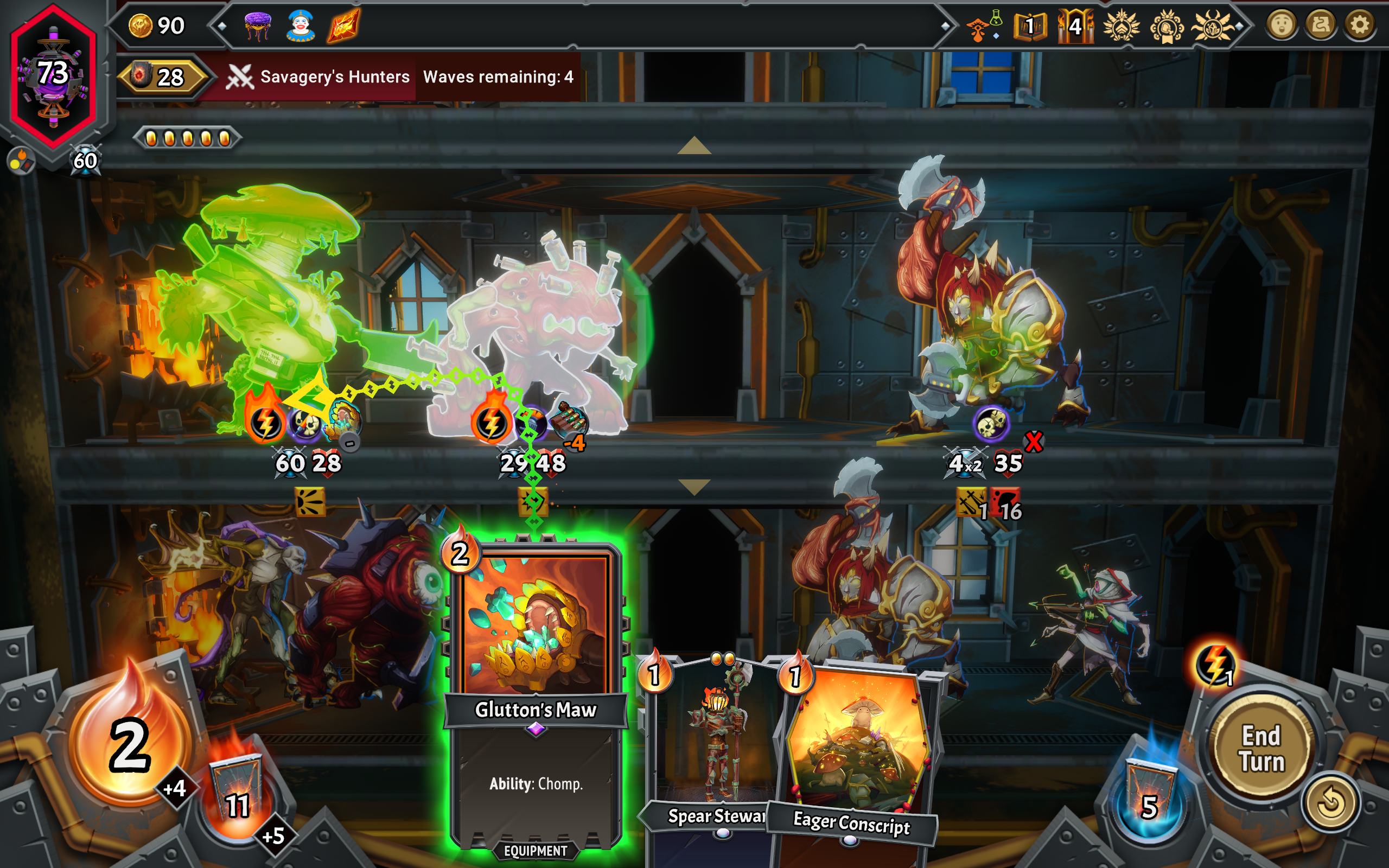Move view up with the floor arrow
Image resolution: width=1389 pixels, height=868 pixels.
click(x=694, y=146)
